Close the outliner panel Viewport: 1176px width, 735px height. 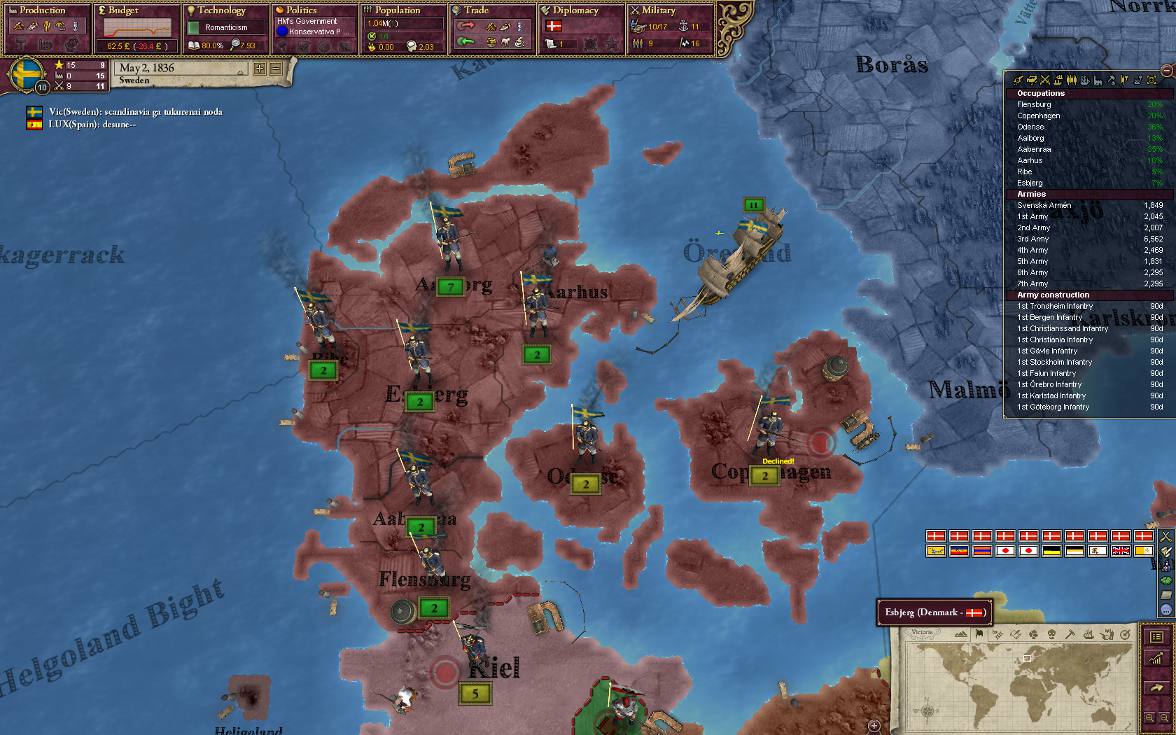pos(1167,70)
